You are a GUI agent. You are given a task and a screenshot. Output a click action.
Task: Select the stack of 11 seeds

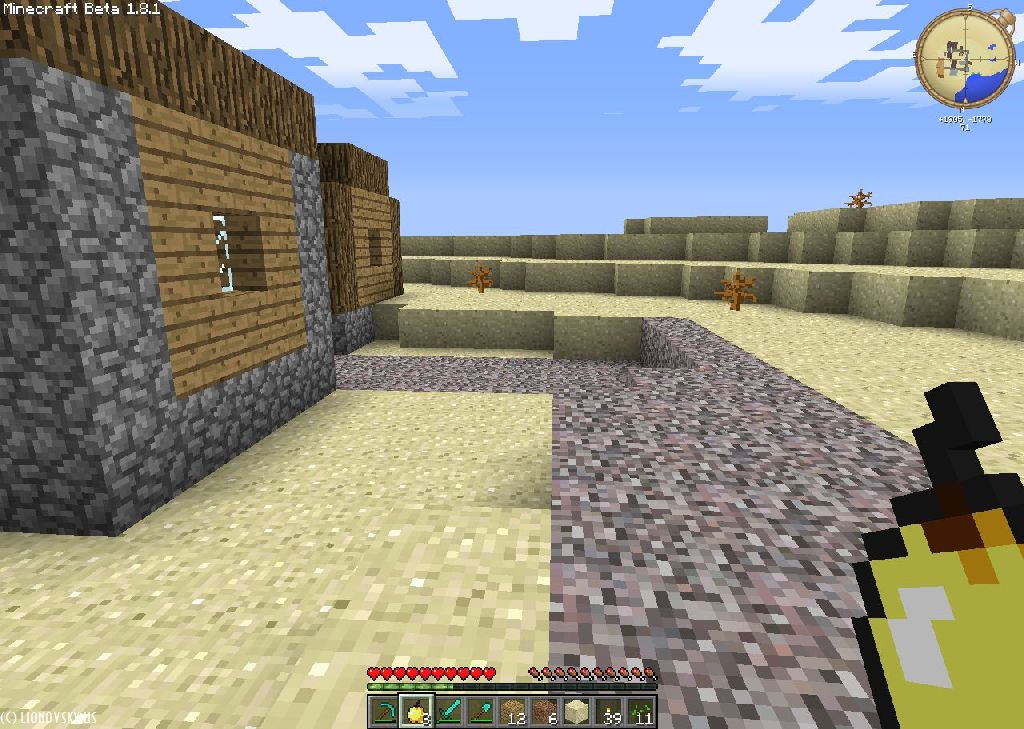[x=640, y=712]
